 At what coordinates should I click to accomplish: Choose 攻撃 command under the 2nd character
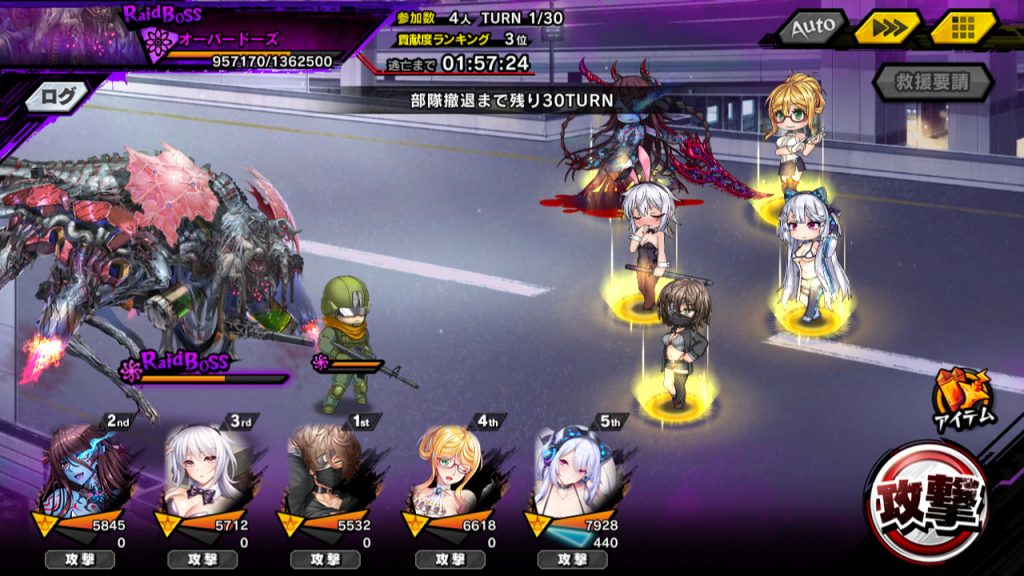coord(80,560)
